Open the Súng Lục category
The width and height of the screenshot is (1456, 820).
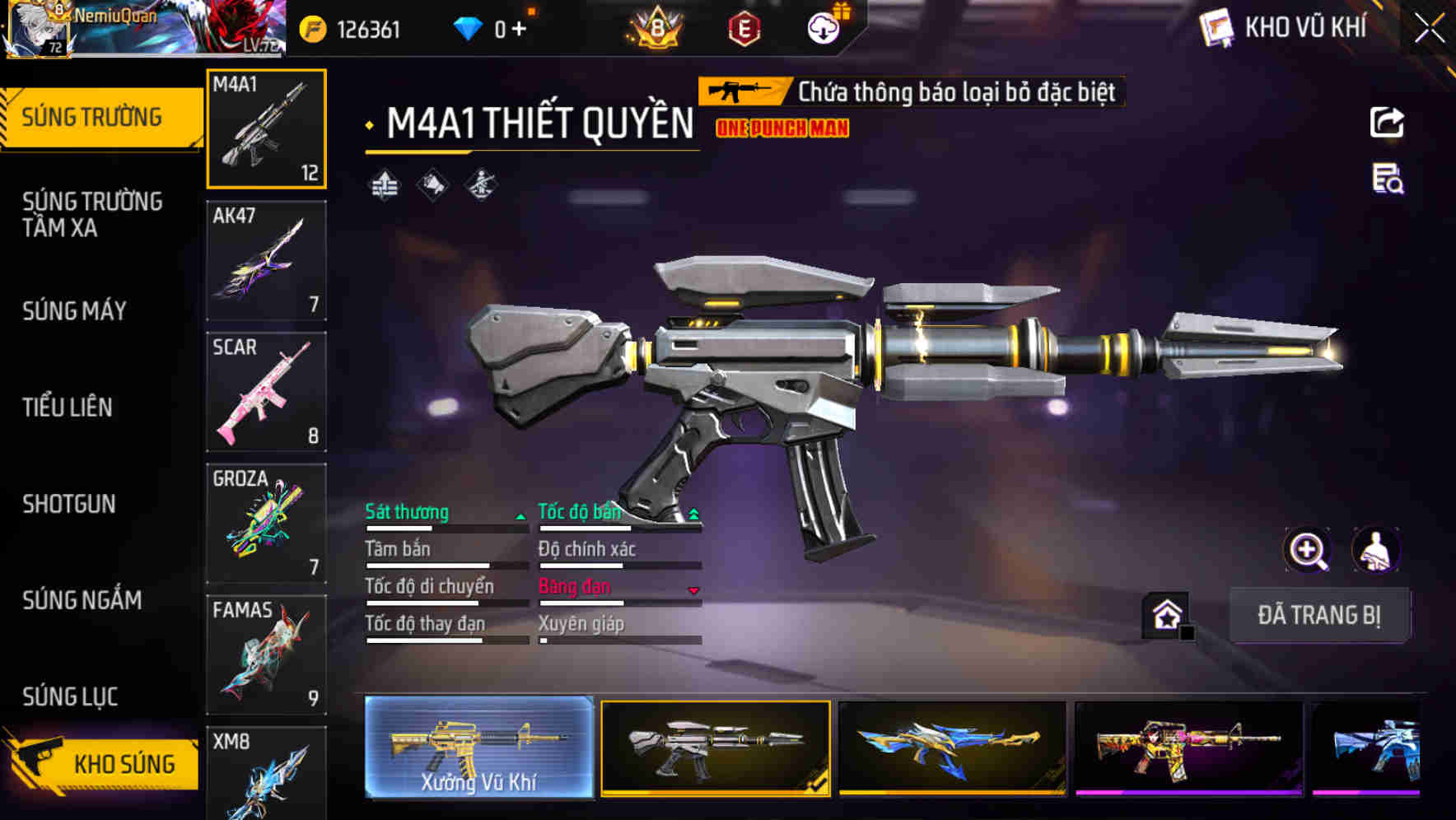(70, 697)
